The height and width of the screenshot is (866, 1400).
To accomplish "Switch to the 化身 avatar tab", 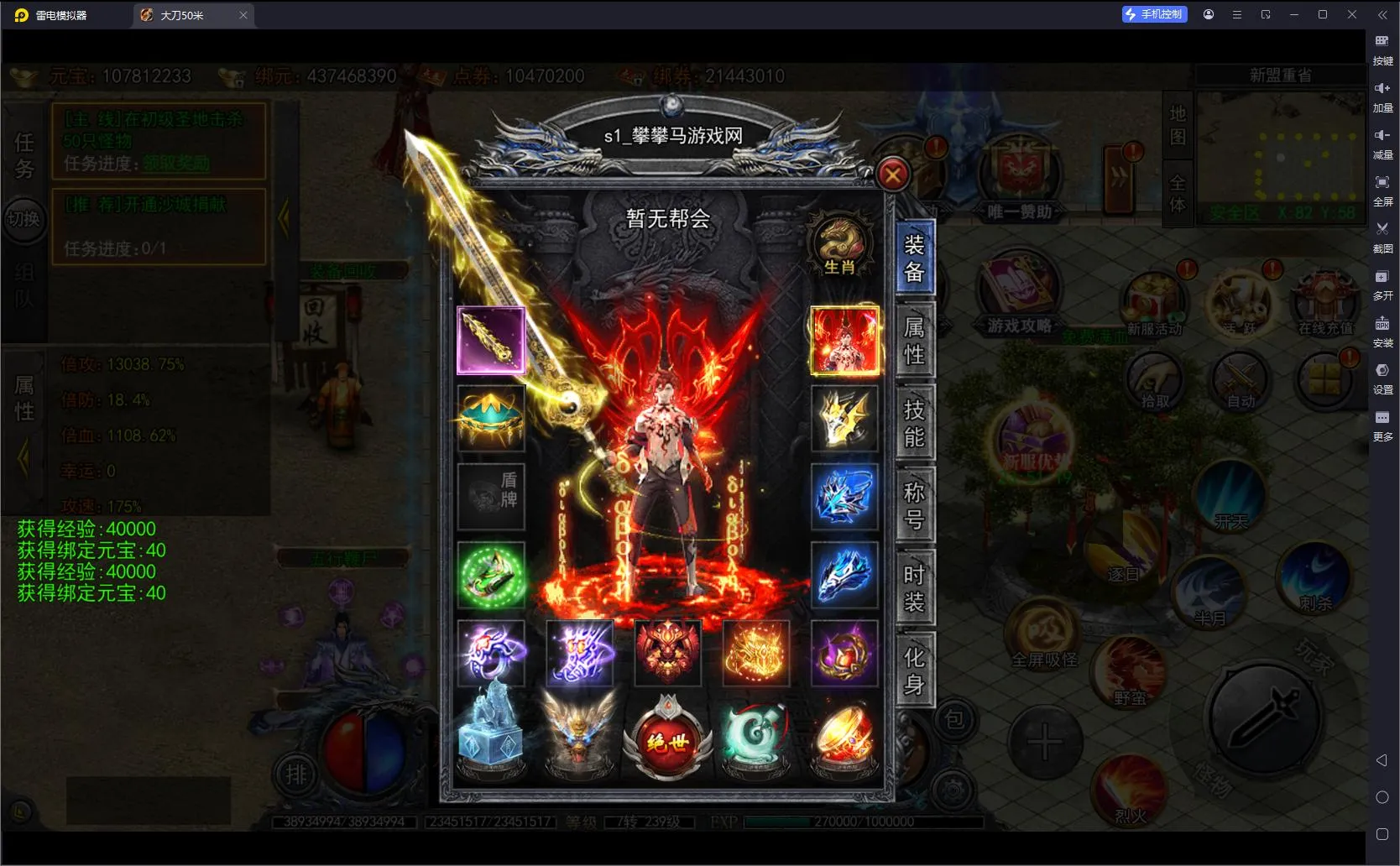I will coord(914,670).
